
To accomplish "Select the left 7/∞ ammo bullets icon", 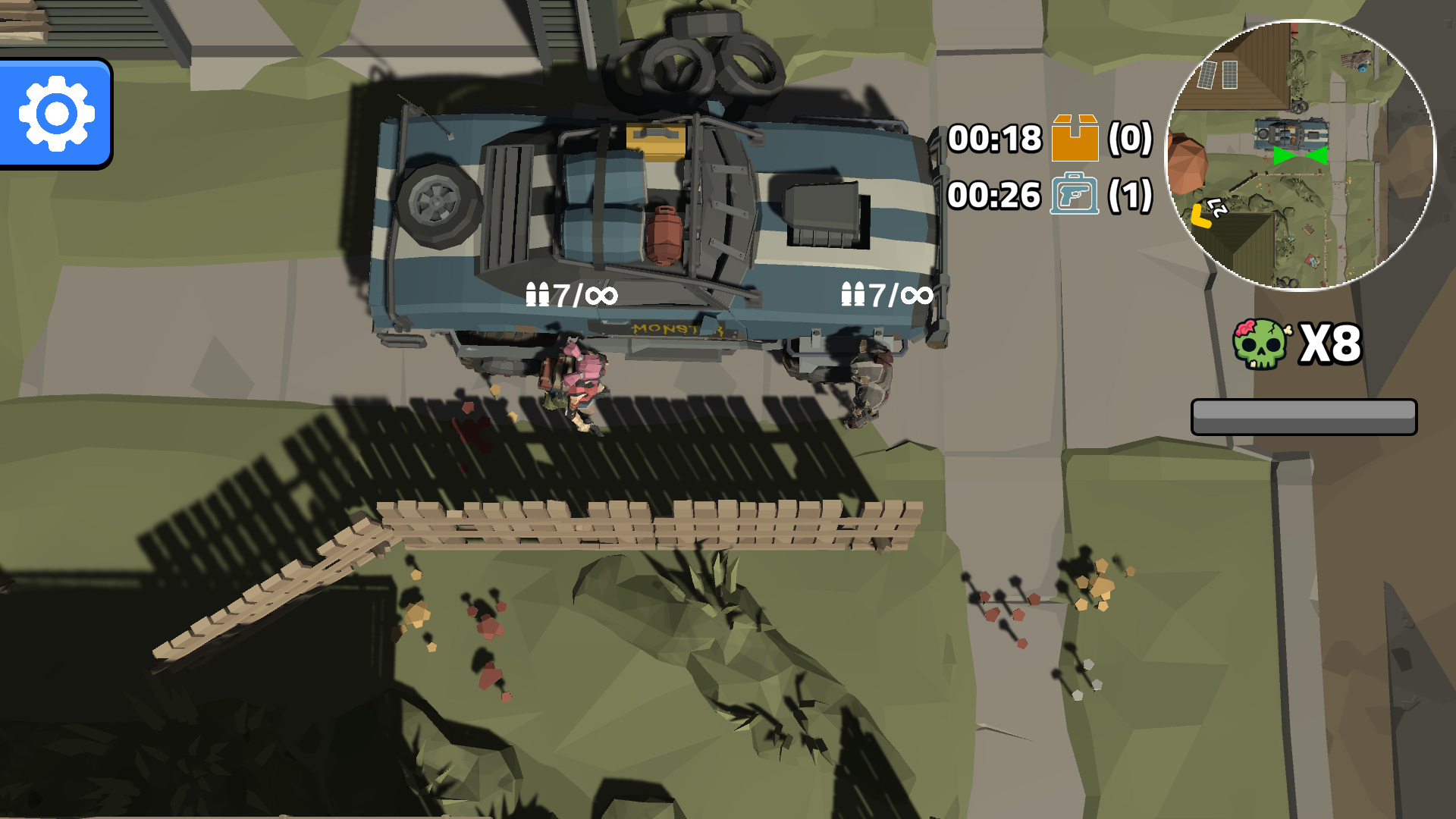I will (x=538, y=294).
